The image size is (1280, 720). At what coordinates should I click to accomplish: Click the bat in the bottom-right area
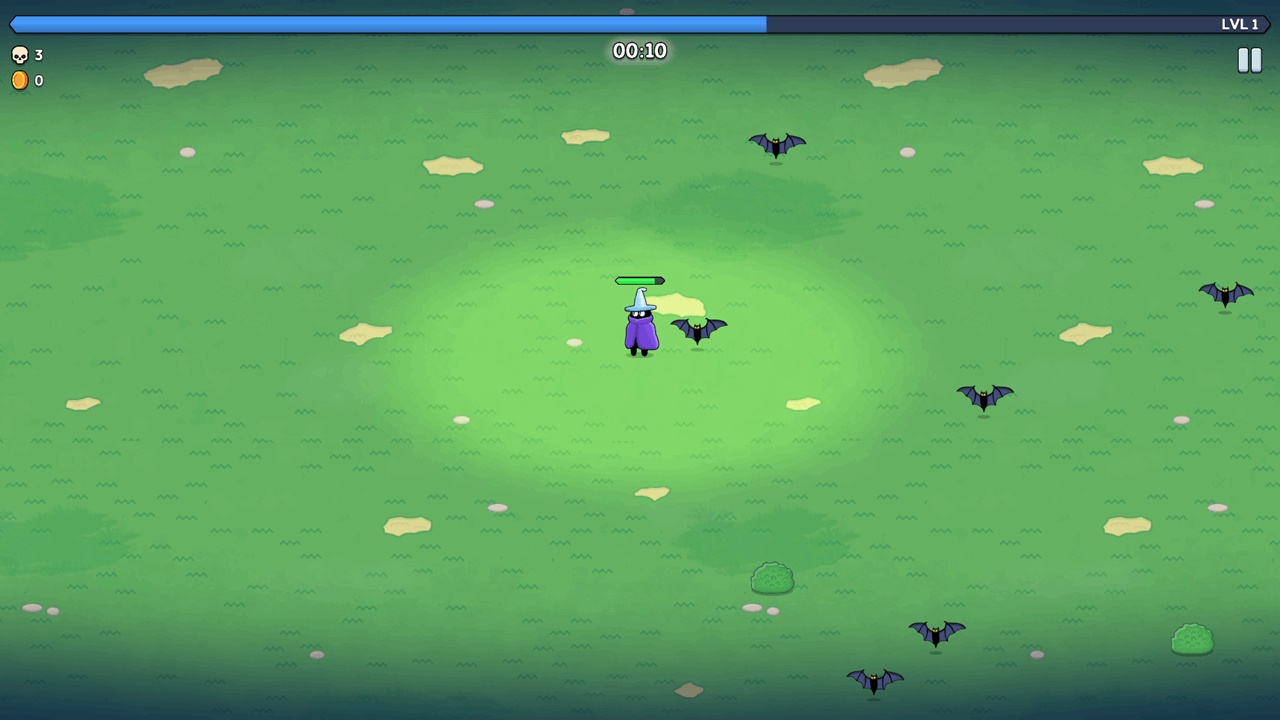(937, 633)
